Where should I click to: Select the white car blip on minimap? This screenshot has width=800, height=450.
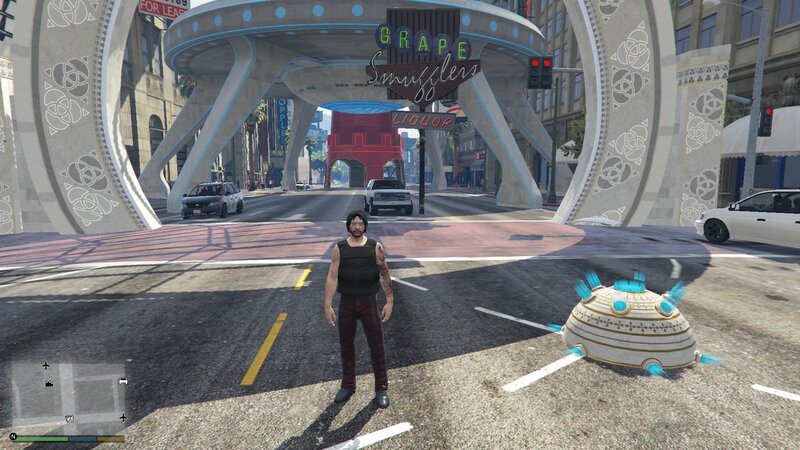coord(123,381)
